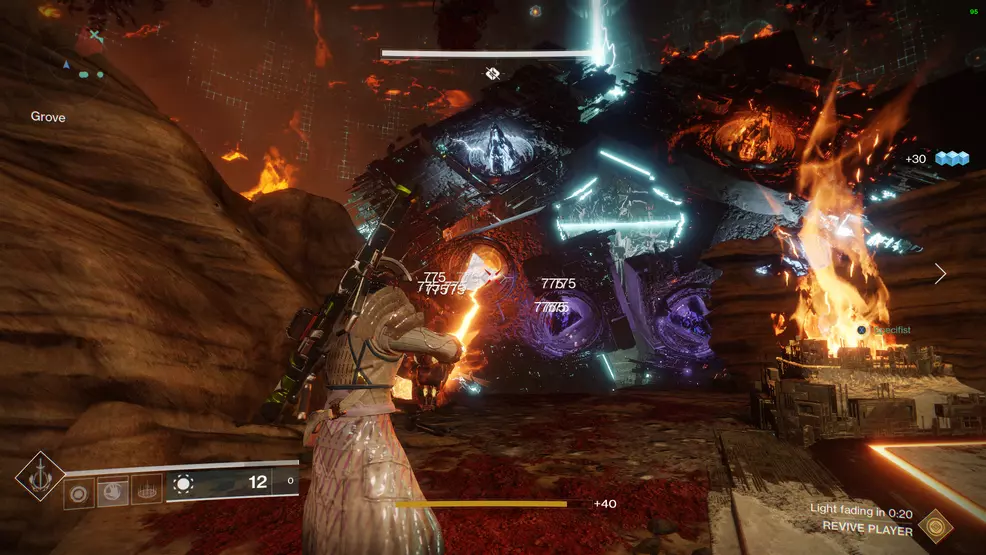986x555 pixels.
Task: Use the candle-ring class ability icon
Action: [x=146, y=489]
